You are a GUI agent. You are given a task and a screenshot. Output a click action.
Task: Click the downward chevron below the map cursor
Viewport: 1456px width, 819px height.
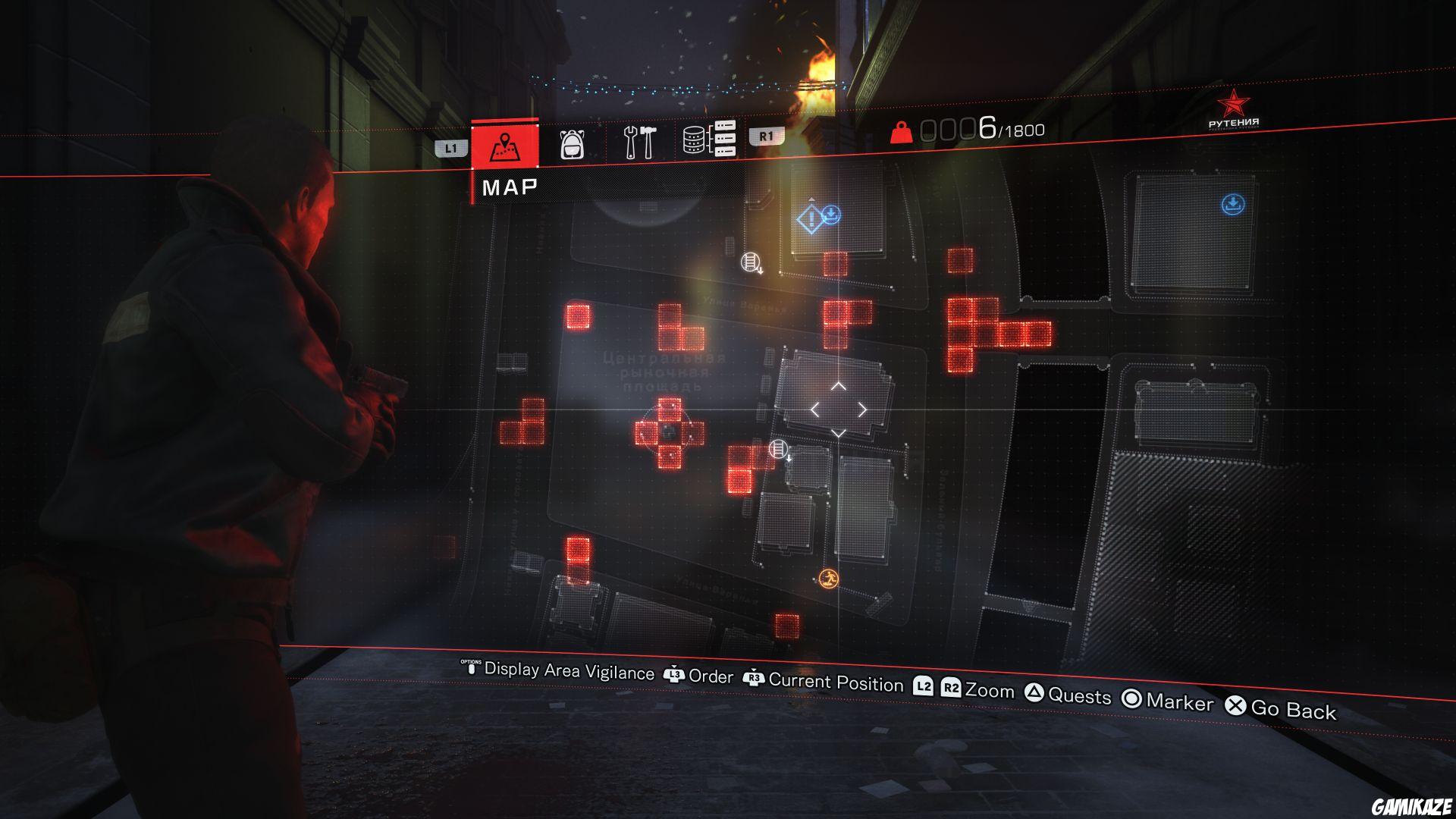click(x=839, y=434)
